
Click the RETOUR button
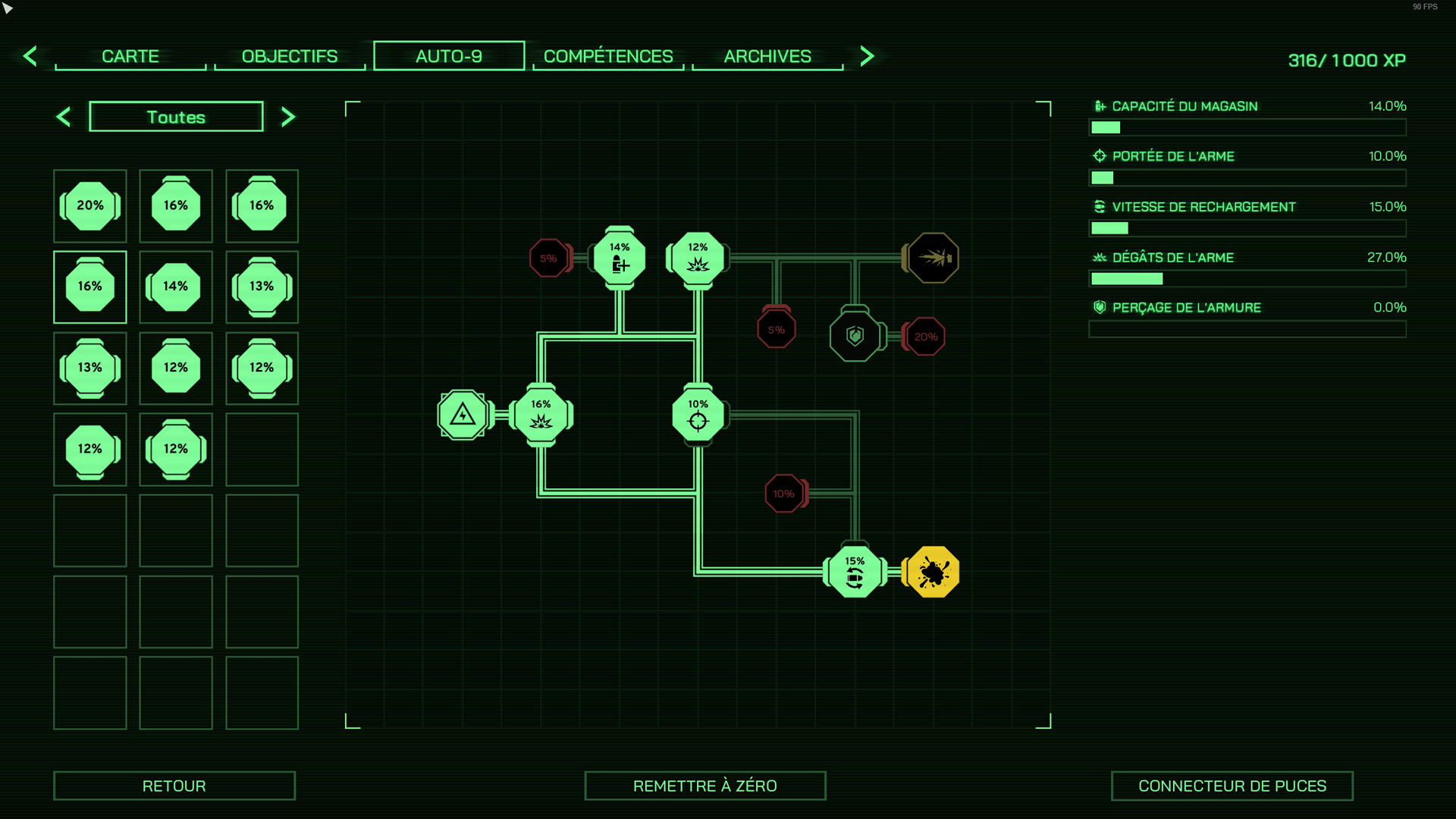(x=174, y=786)
